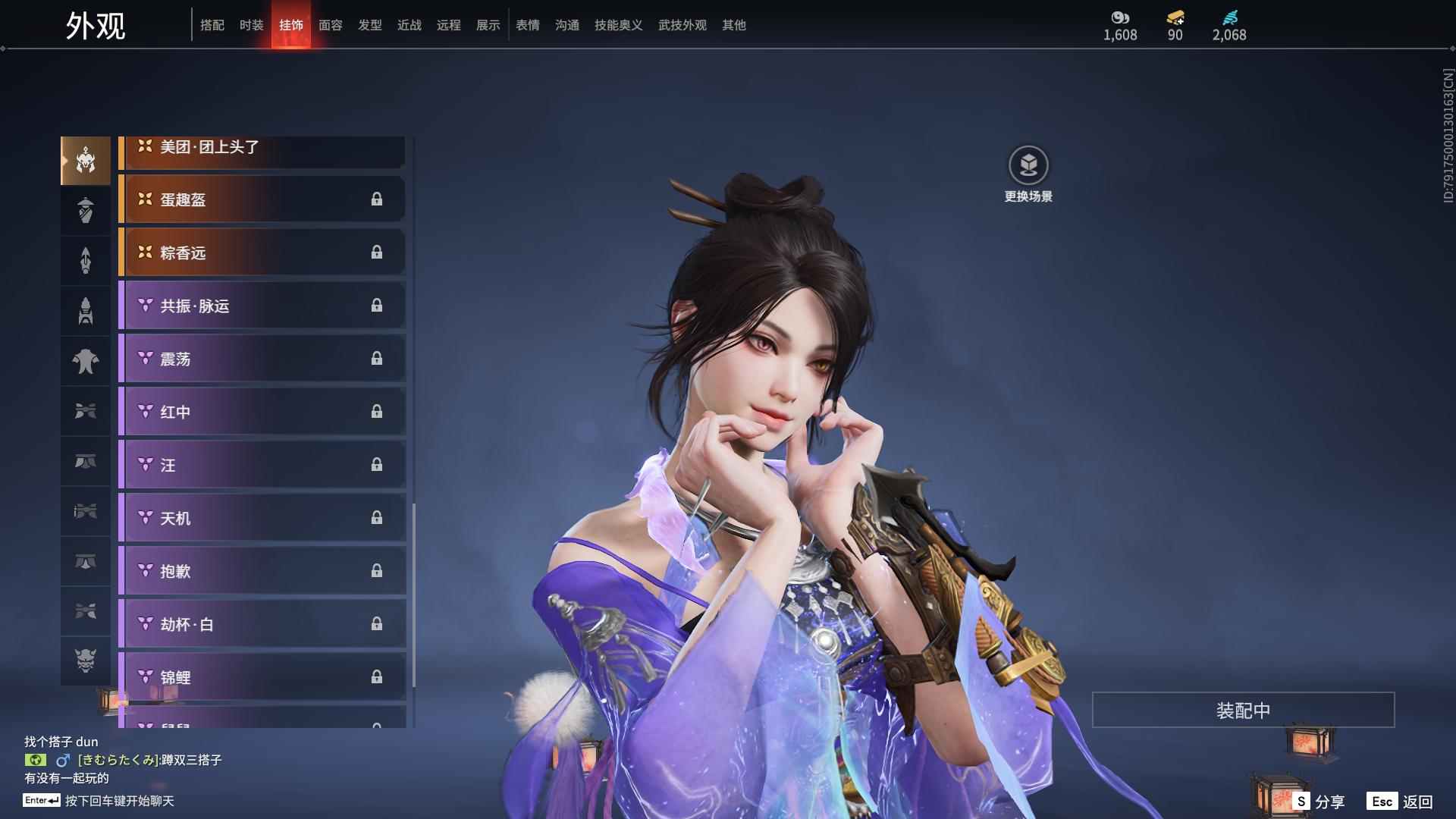The image size is (1456, 819).
Task: Open the 共振·脉运 item entry
Action: [262, 306]
